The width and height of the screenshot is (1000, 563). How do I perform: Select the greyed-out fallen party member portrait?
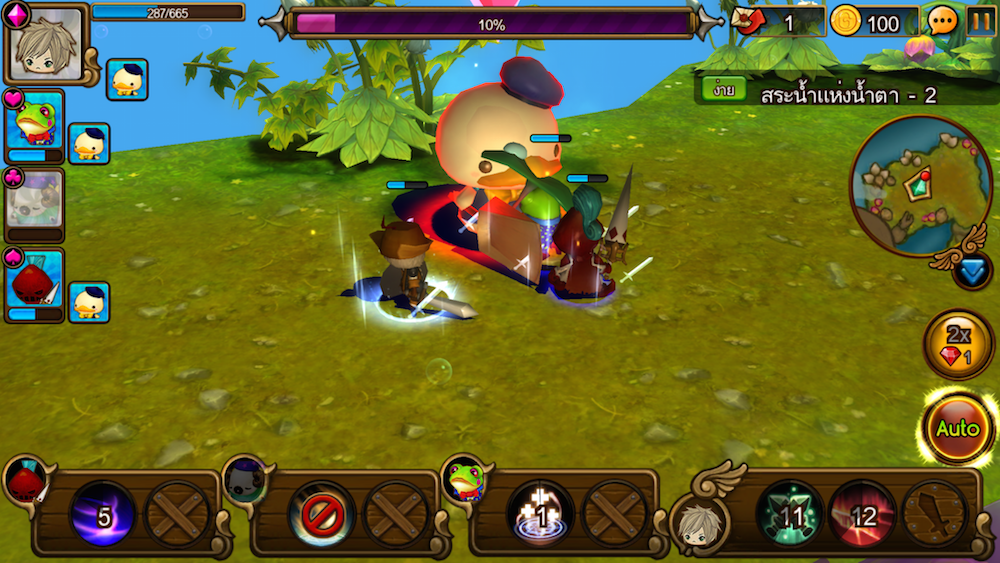pos(34,201)
